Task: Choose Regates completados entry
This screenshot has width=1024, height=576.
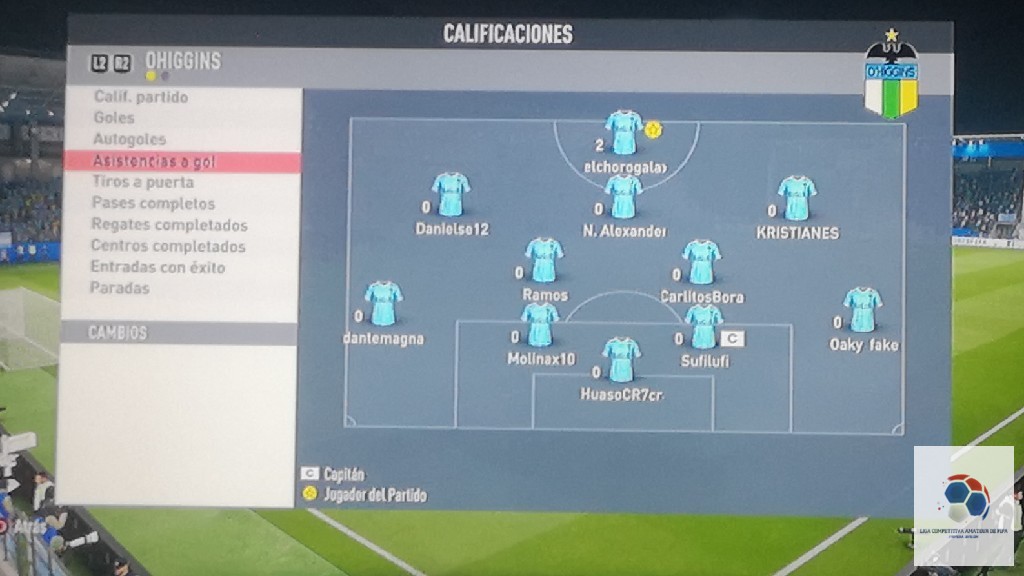Action: [169, 225]
